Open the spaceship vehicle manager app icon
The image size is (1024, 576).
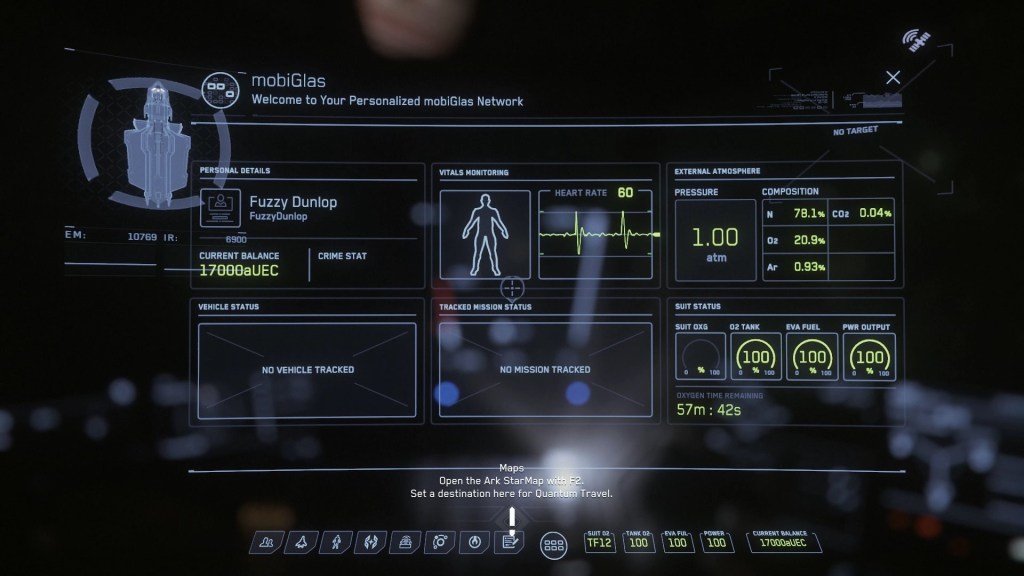coord(302,543)
